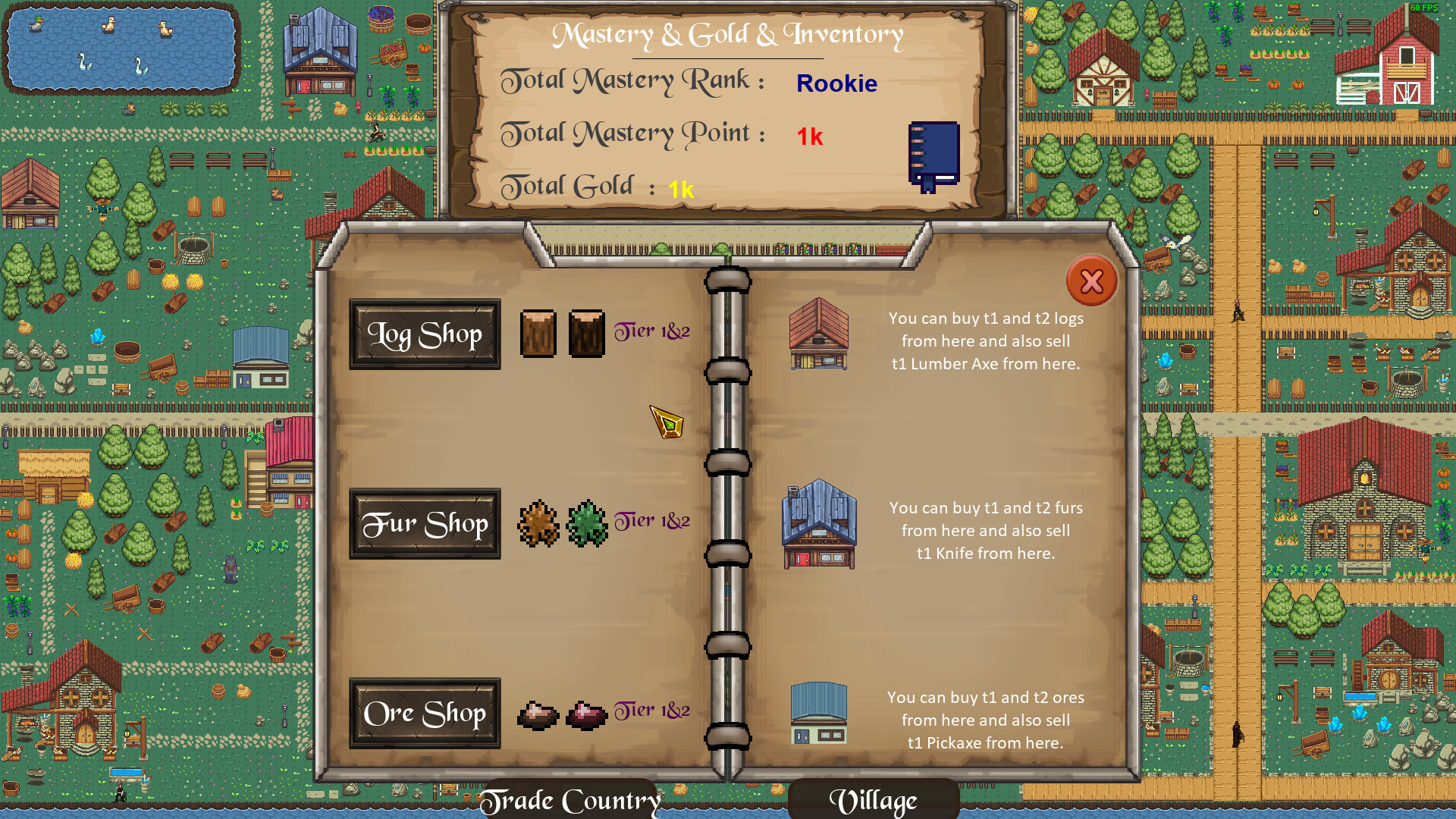Select the tier 2 dark log icon
The width and height of the screenshot is (1456, 819).
click(585, 332)
